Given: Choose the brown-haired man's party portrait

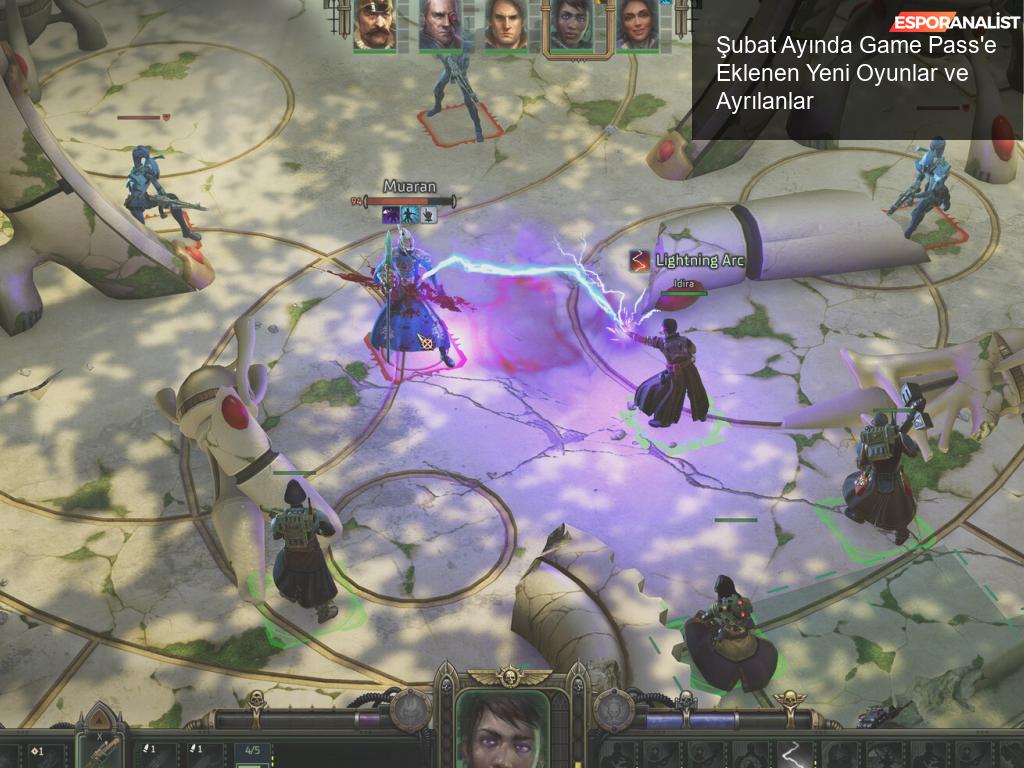Looking at the screenshot, I should click(505, 24).
